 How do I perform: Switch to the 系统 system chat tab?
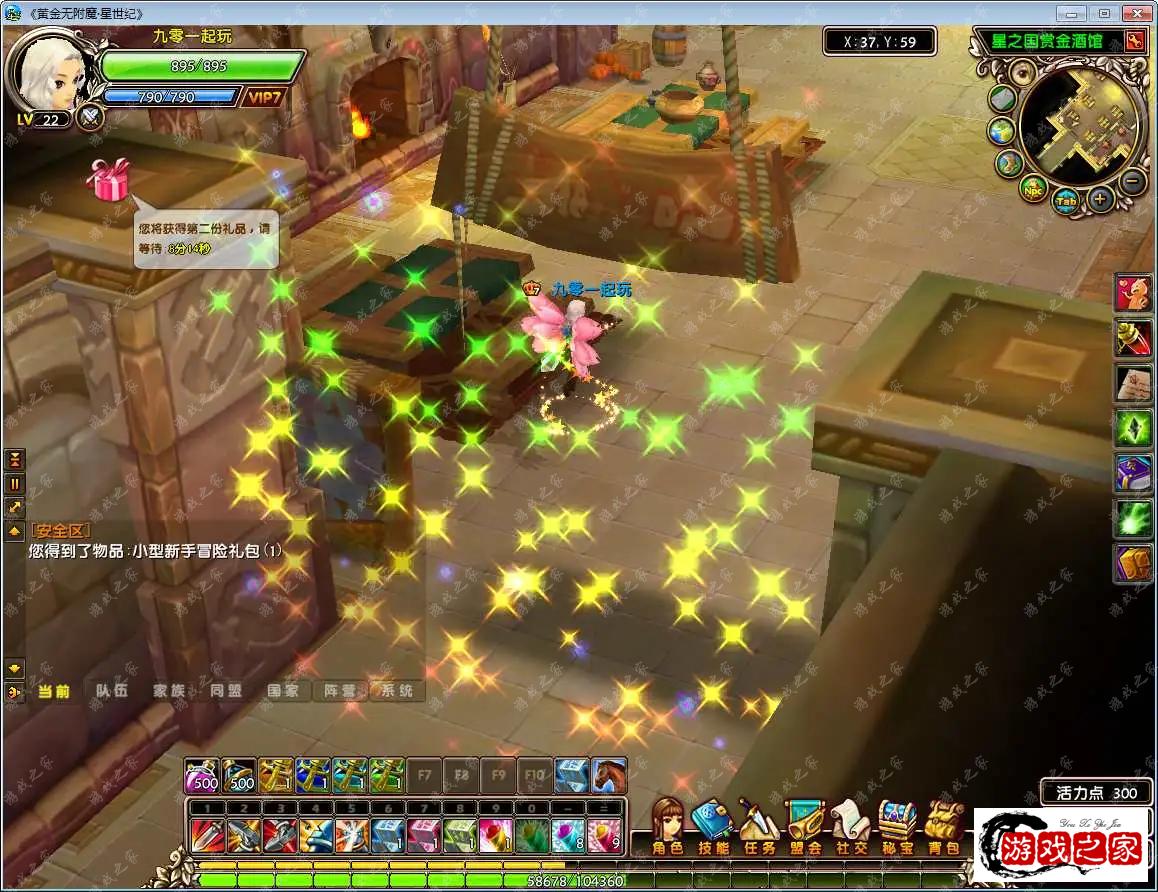point(395,691)
